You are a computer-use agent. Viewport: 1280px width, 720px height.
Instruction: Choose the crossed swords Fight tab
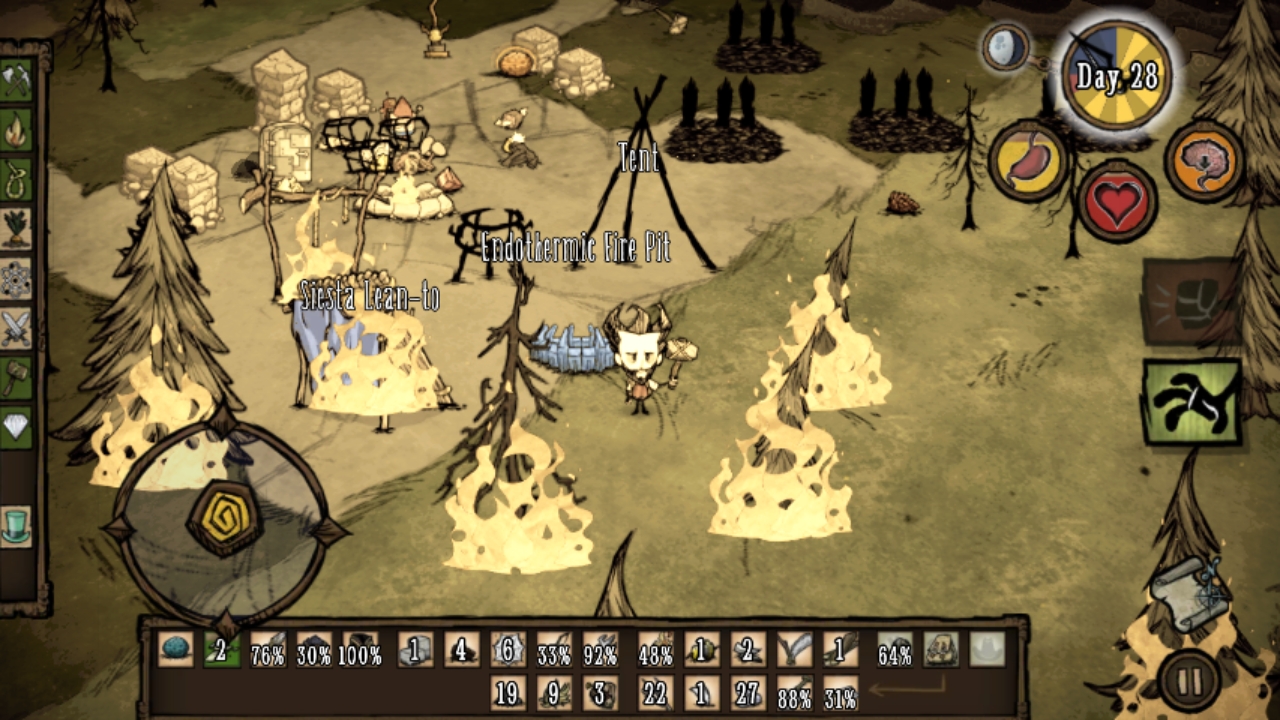pyautogui.click(x=17, y=328)
